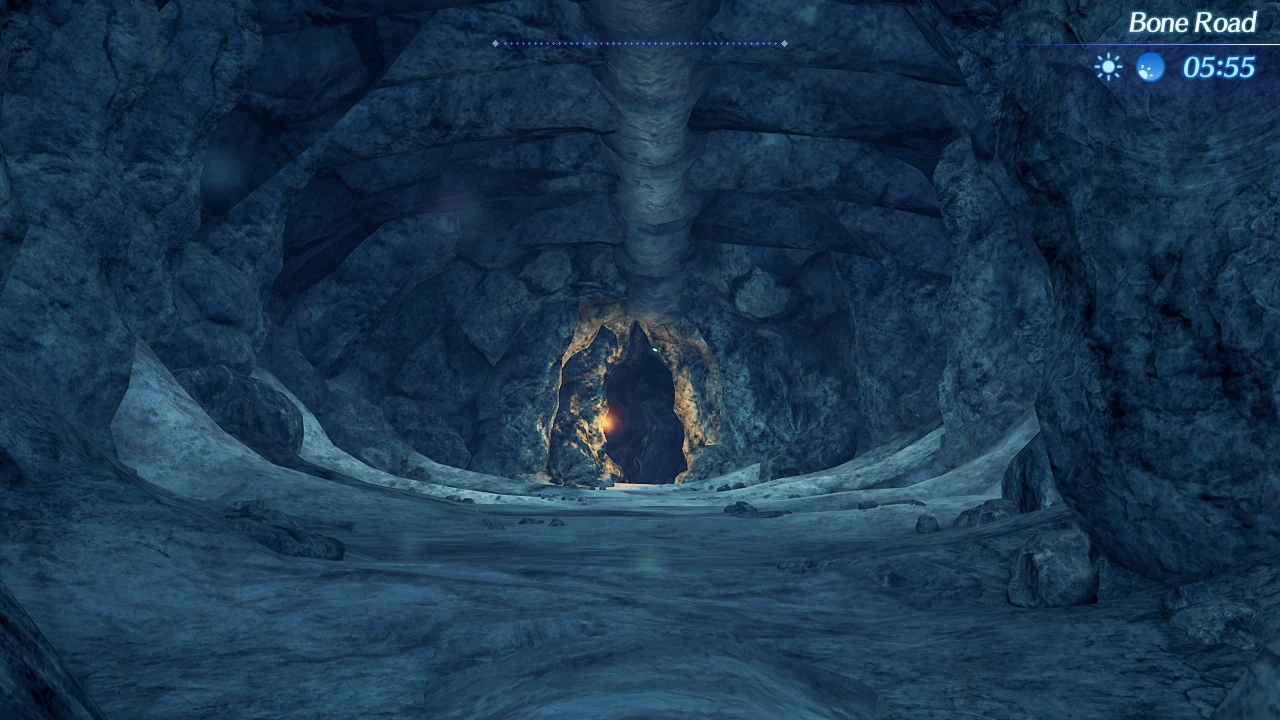Toggle the compass navigation bar visibility

tap(640, 43)
